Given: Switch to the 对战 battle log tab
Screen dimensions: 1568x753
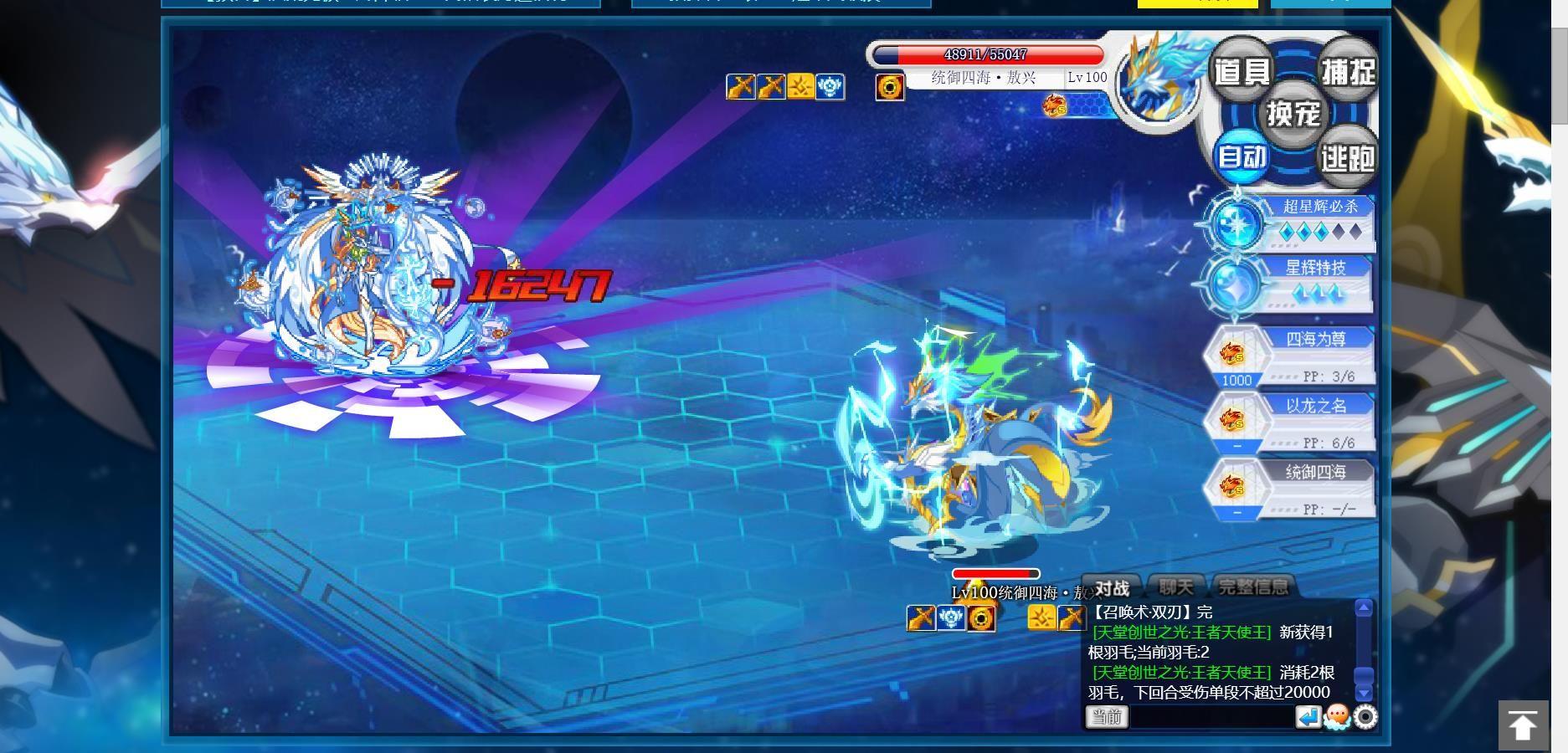Looking at the screenshot, I should pos(1113,588).
